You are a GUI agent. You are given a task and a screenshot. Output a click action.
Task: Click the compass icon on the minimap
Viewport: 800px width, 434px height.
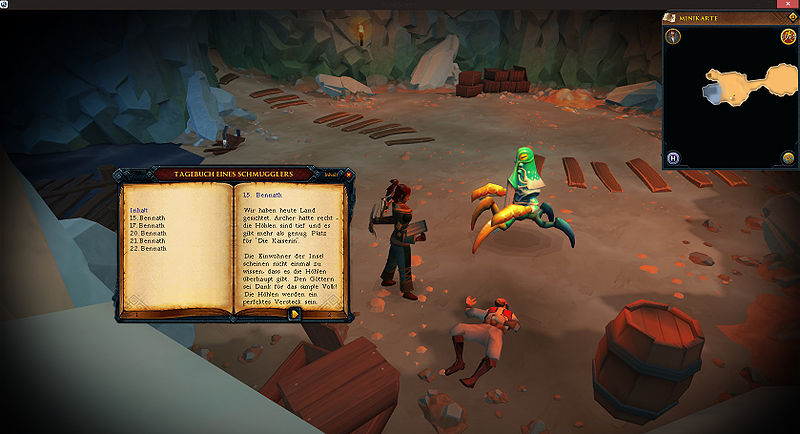(x=674, y=37)
